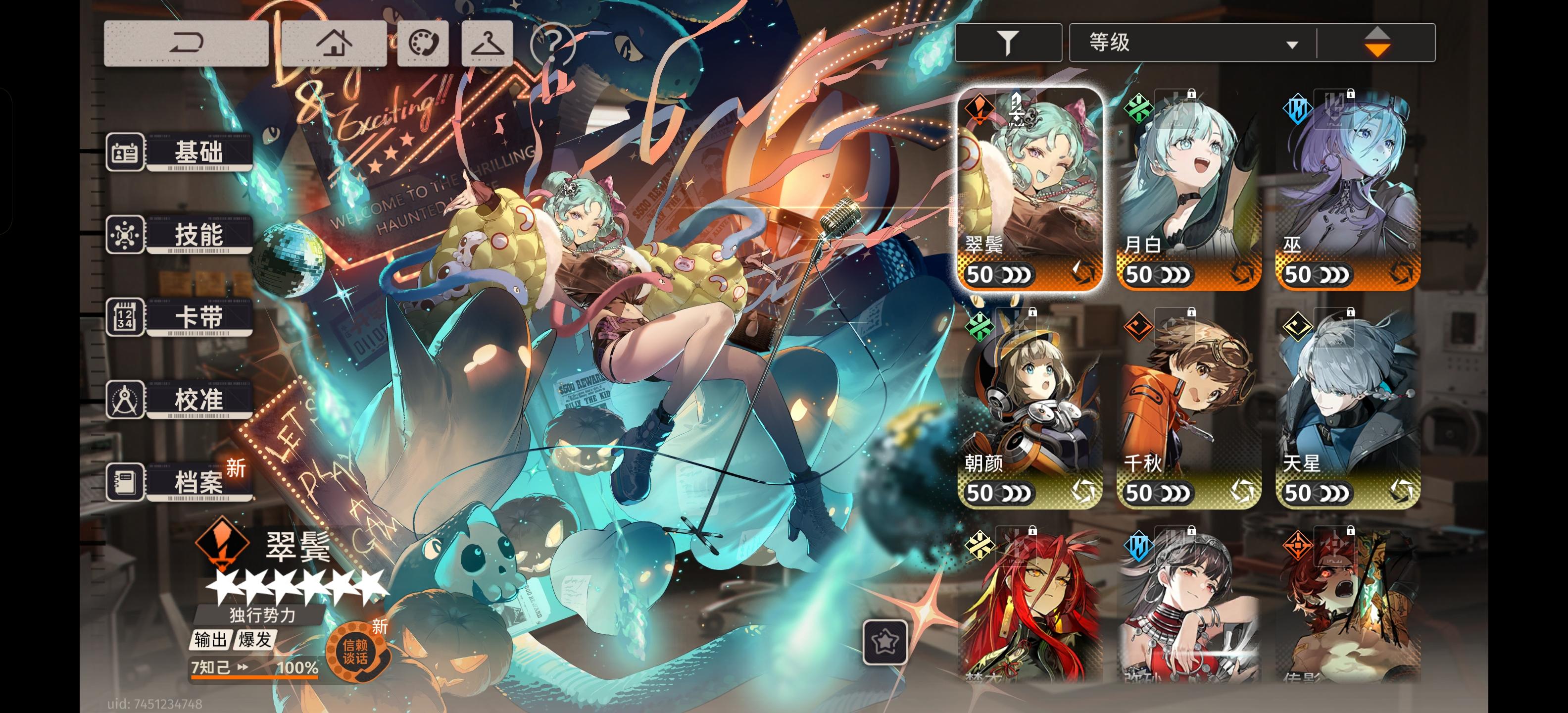
Task: Click the clothes hanger costume icon
Action: tap(487, 43)
